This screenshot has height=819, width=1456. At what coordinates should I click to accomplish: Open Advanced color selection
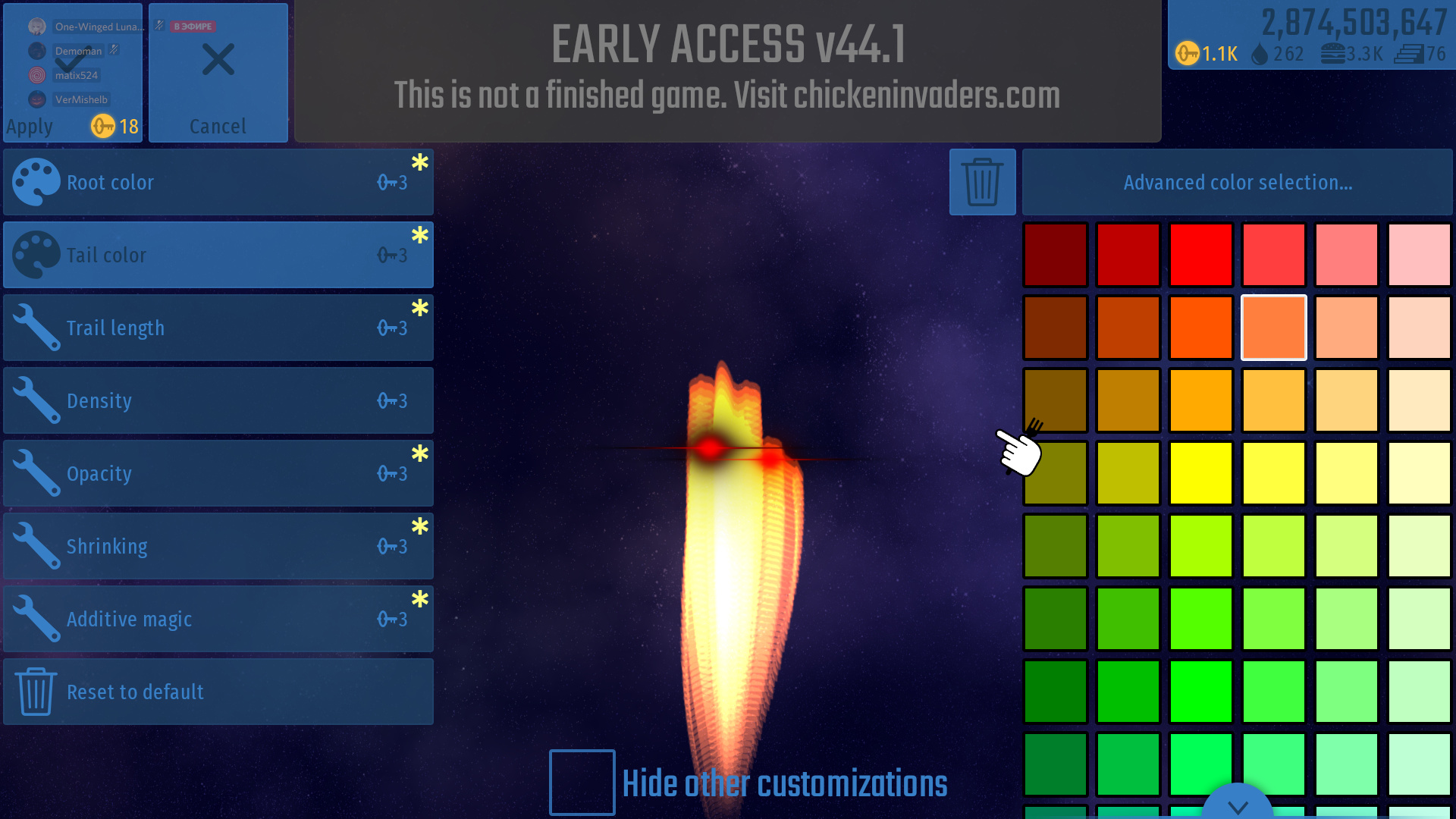1238,182
